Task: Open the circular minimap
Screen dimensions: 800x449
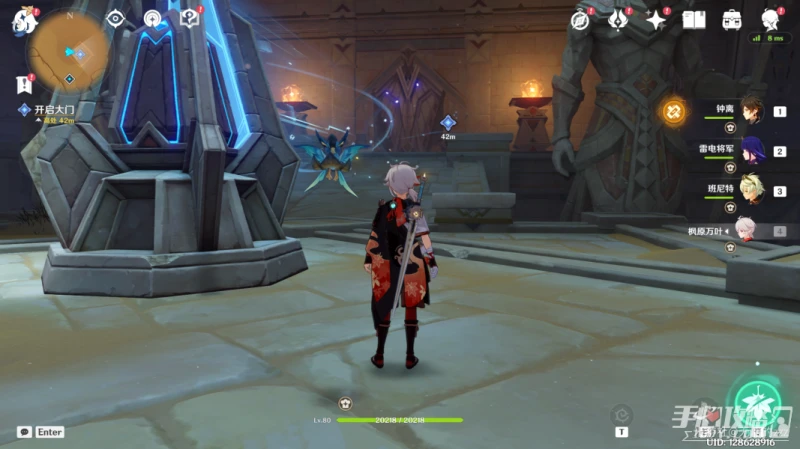Action: [x=69, y=49]
